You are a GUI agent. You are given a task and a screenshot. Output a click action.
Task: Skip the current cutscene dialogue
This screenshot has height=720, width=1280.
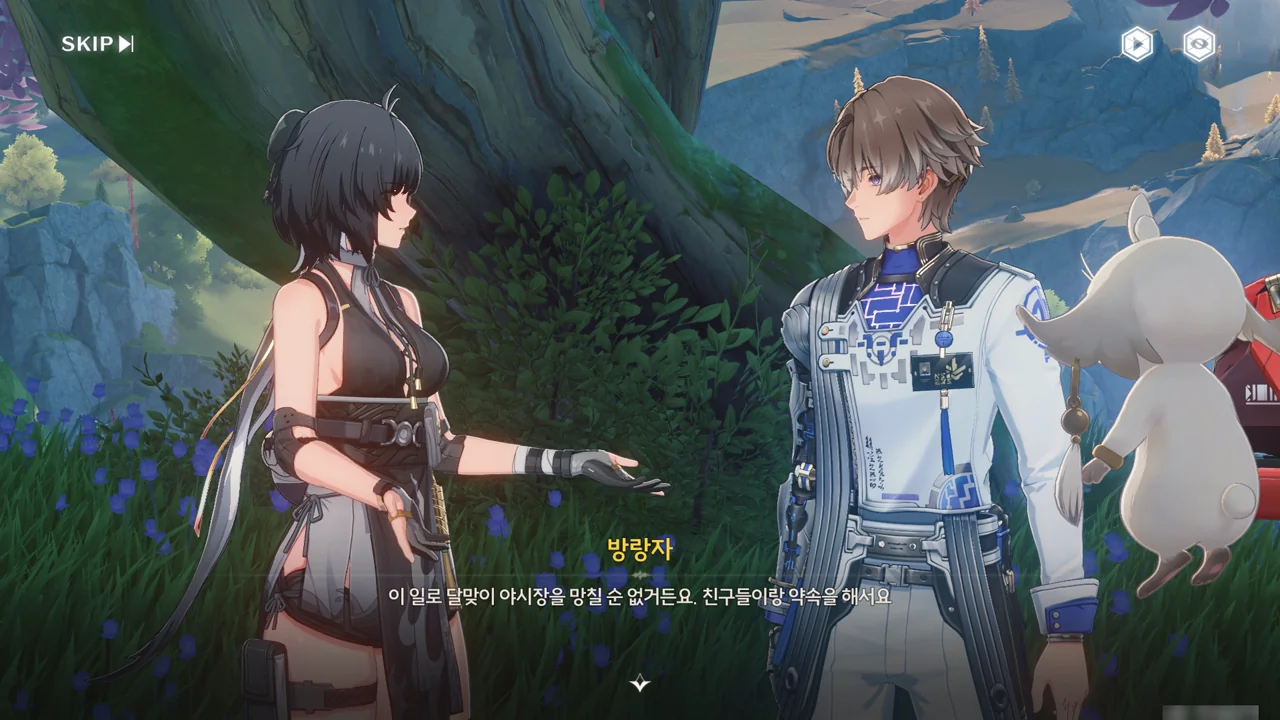tap(97, 44)
